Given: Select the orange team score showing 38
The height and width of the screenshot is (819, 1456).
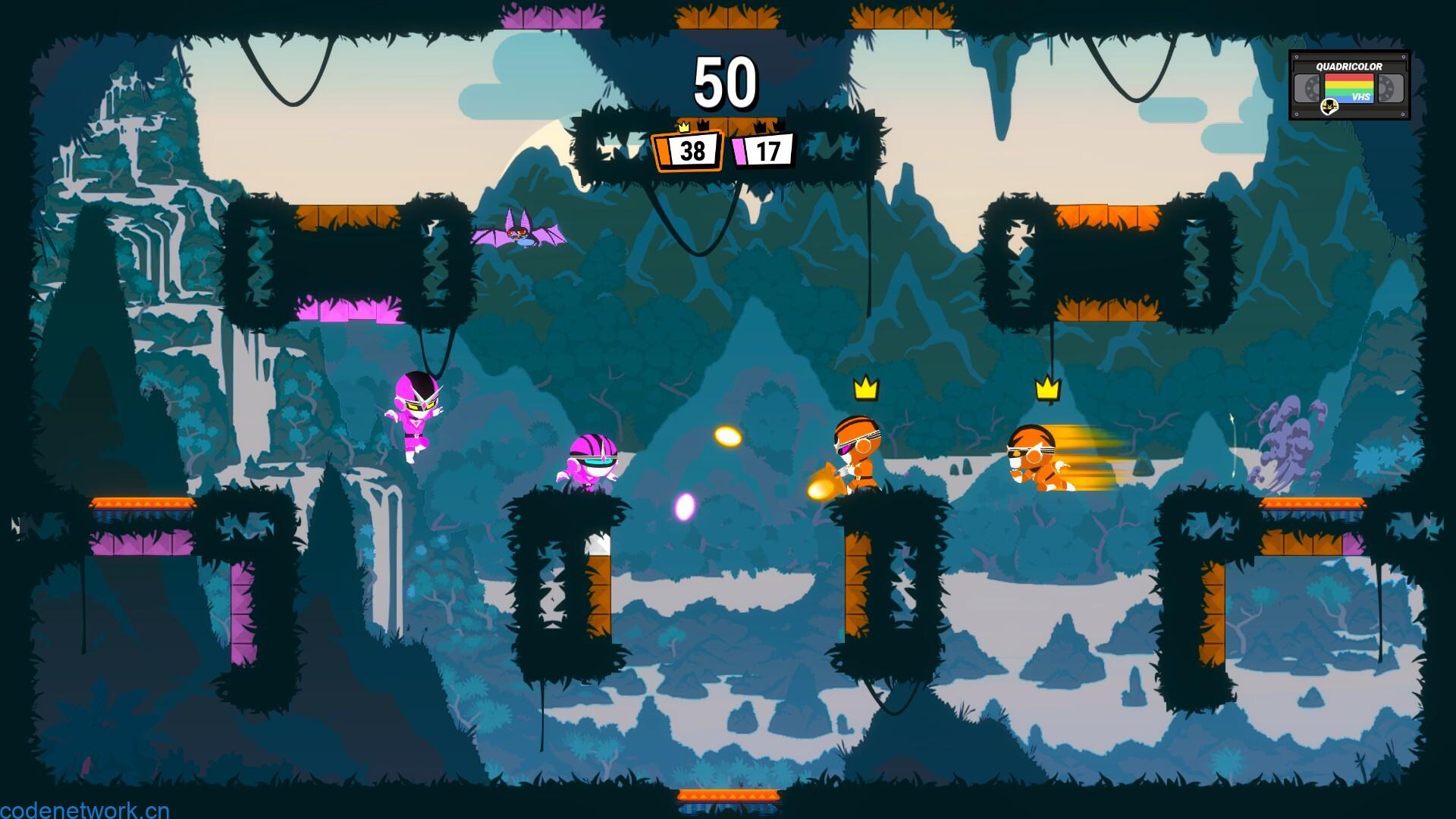Looking at the screenshot, I should [692, 151].
